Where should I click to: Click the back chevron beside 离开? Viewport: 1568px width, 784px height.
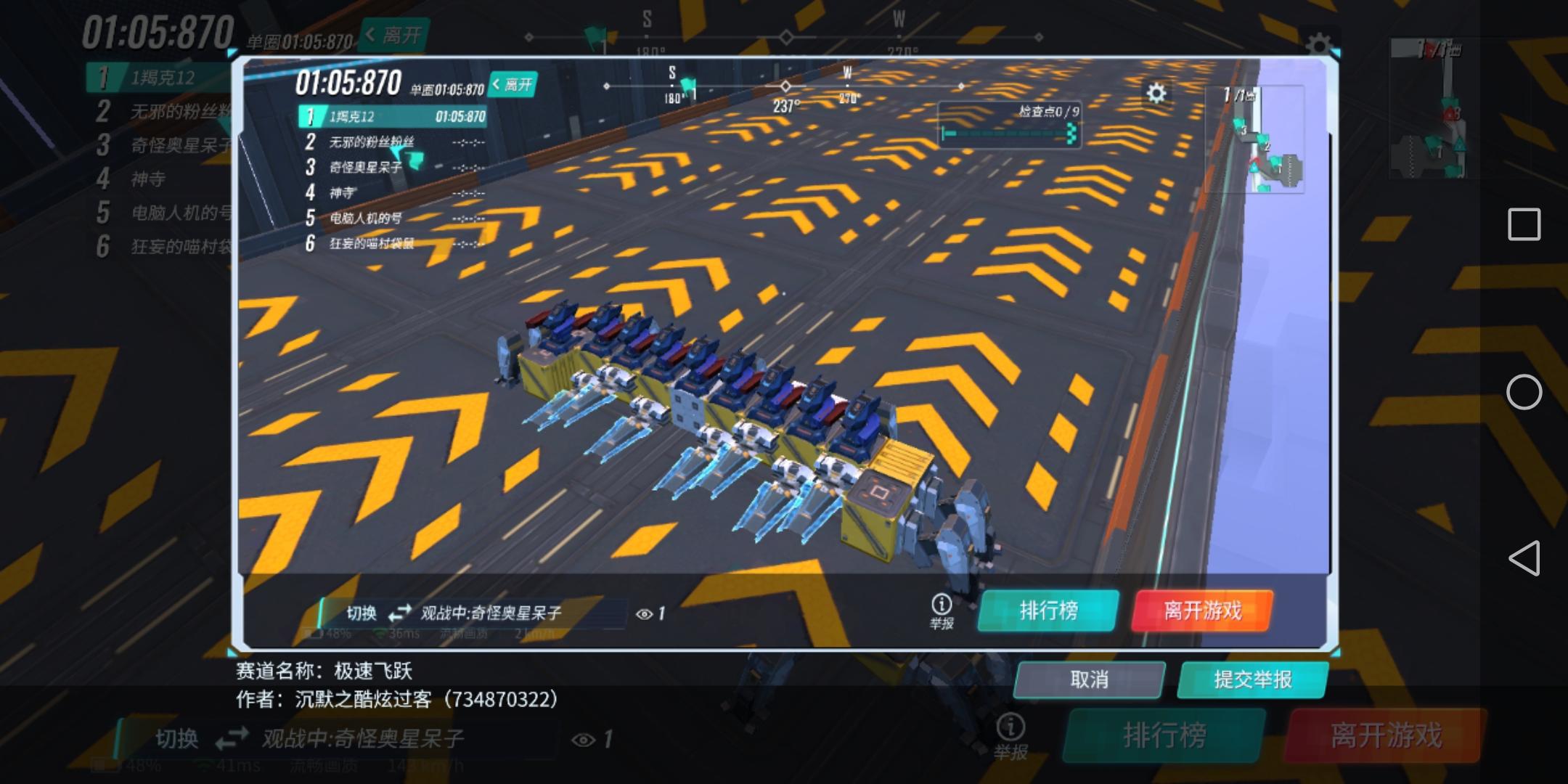(496, 84)
